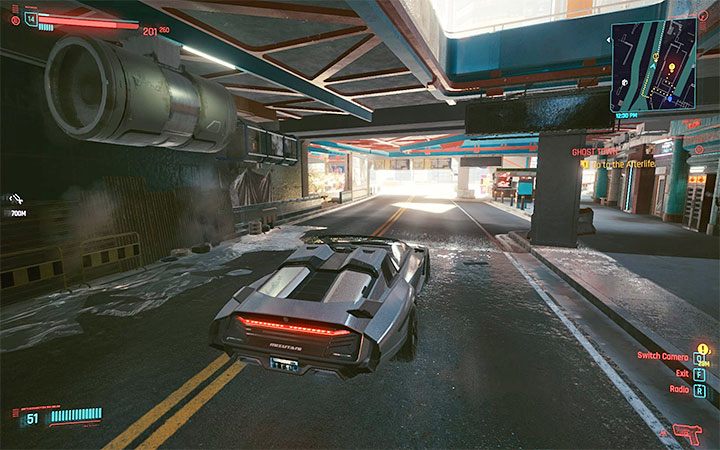This screenshot has height=450, width=720.
Task: Click the yellow exclamation objective marker
Action: pyautogui.click(x=584, y=164)
